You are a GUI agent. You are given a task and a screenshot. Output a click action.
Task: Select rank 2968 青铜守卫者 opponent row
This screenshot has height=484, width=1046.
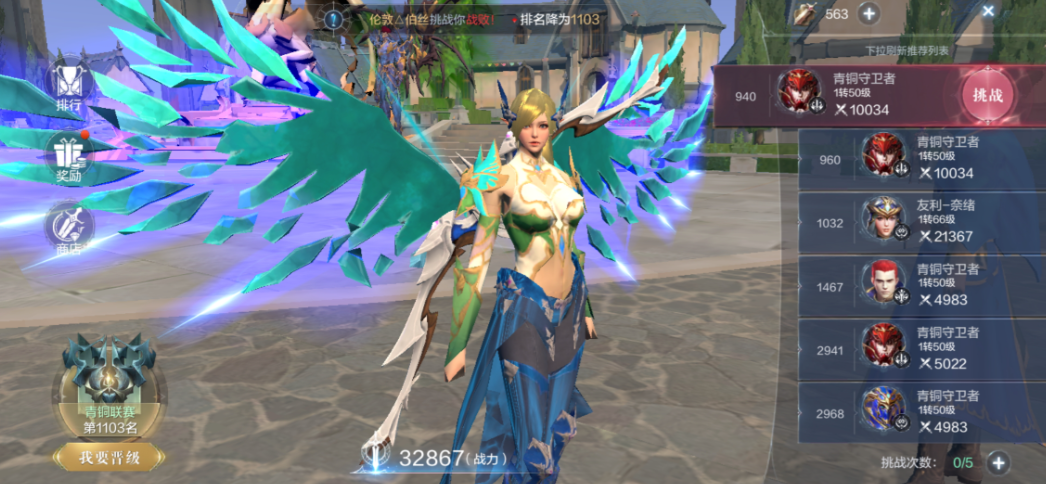coord(920,413)
